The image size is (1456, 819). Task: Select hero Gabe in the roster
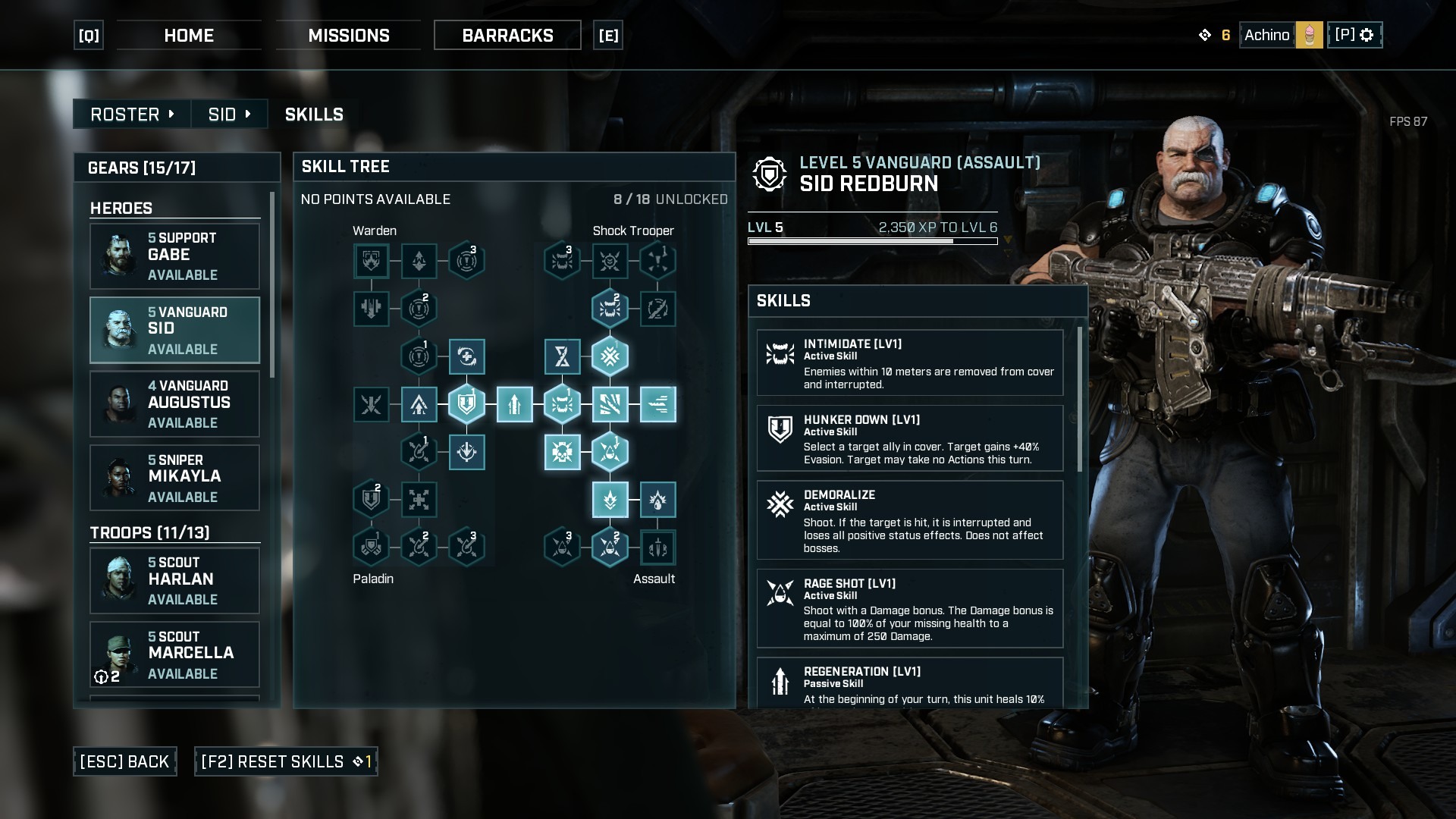pos(174,256)
